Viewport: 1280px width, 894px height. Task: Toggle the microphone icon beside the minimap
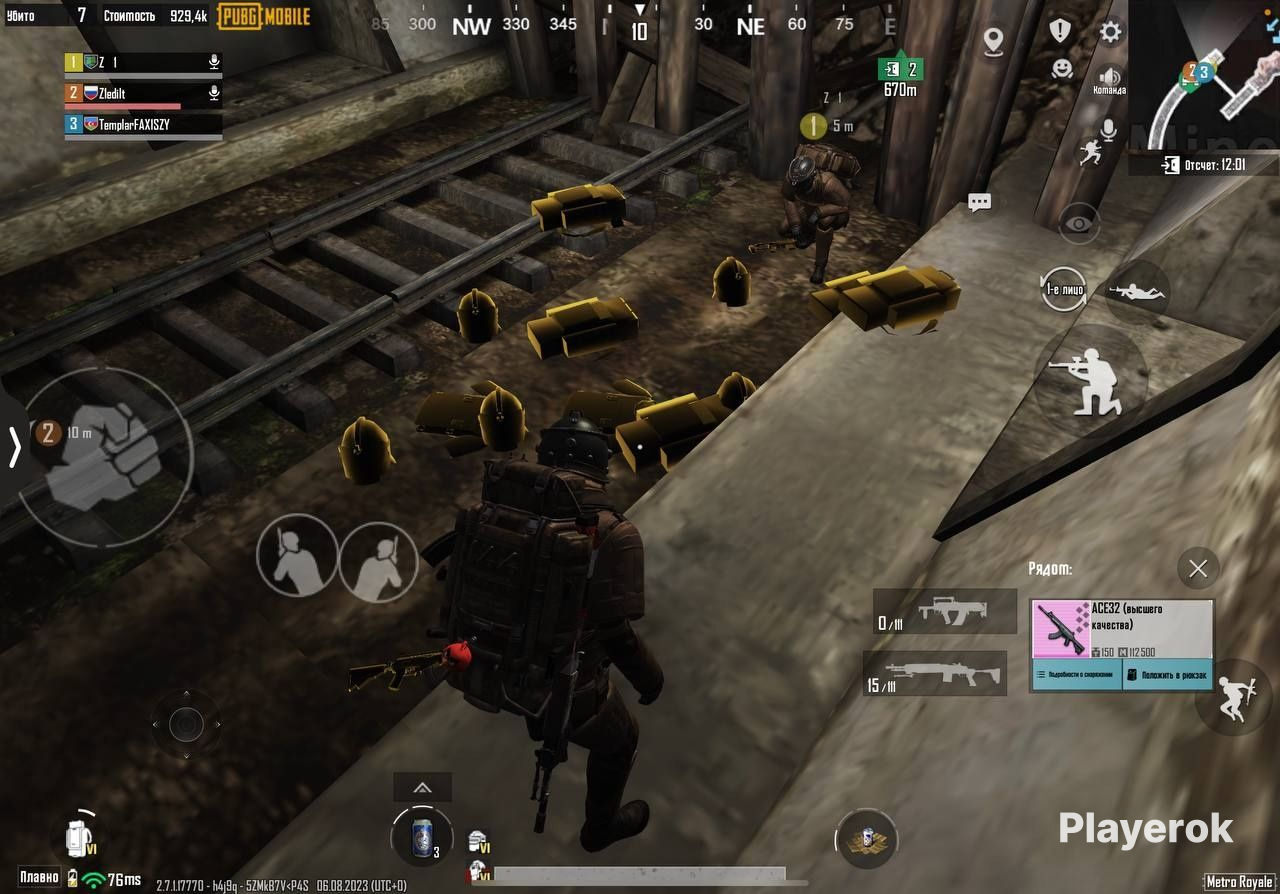[x=1108, y=130]
